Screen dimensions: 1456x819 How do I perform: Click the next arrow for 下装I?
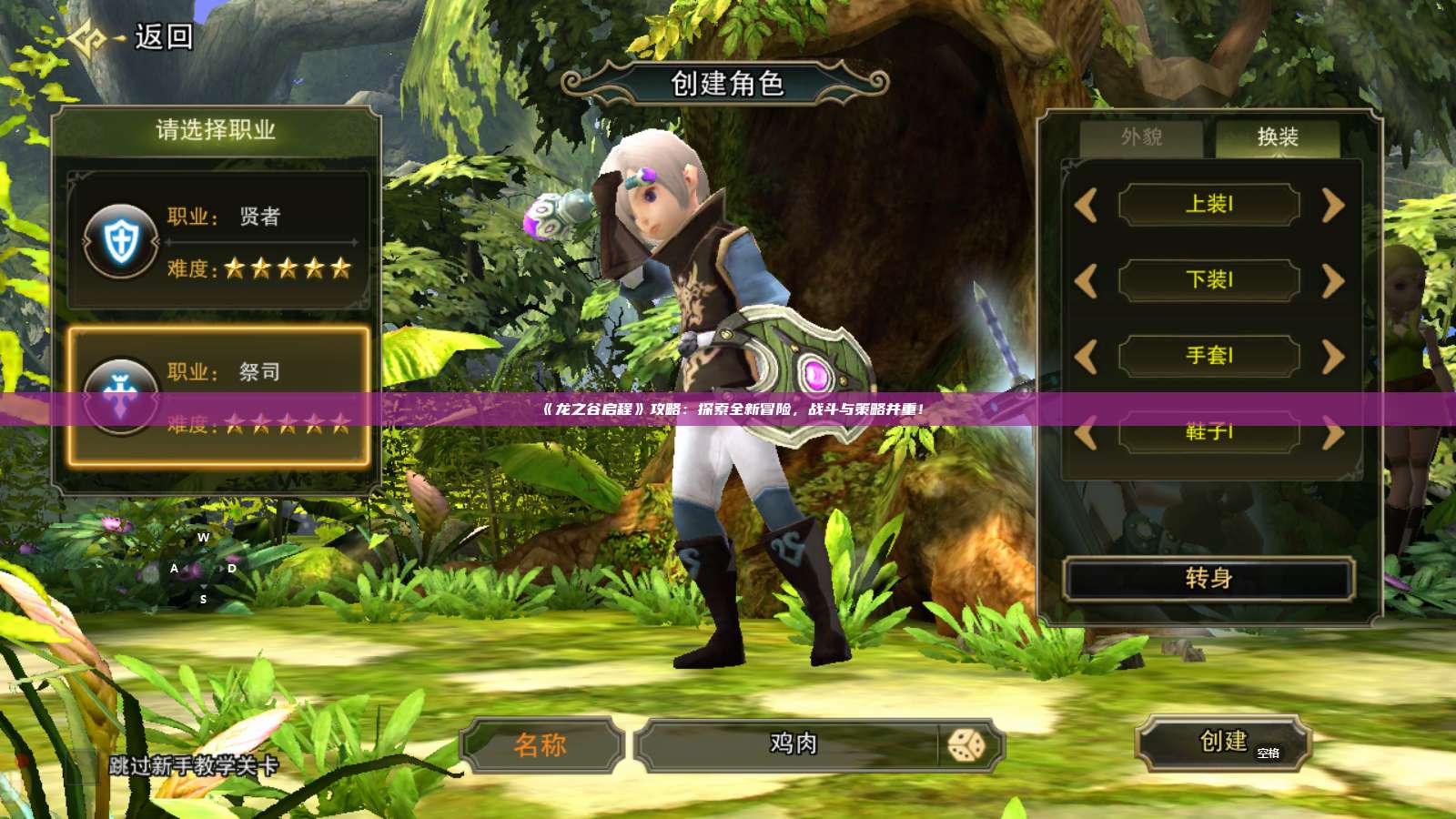point(1331,281)
